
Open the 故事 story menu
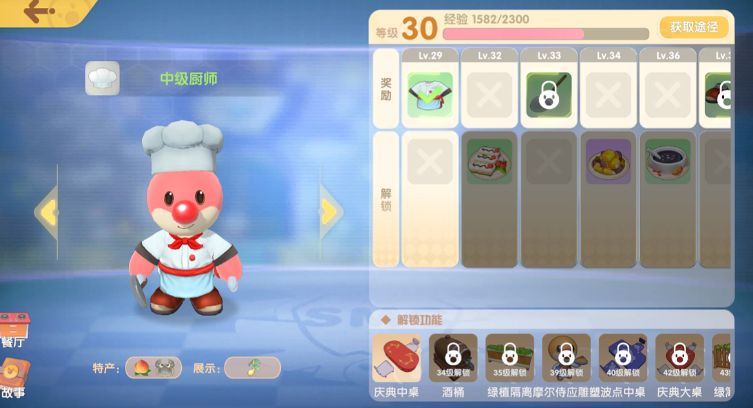tap(13, 378)
